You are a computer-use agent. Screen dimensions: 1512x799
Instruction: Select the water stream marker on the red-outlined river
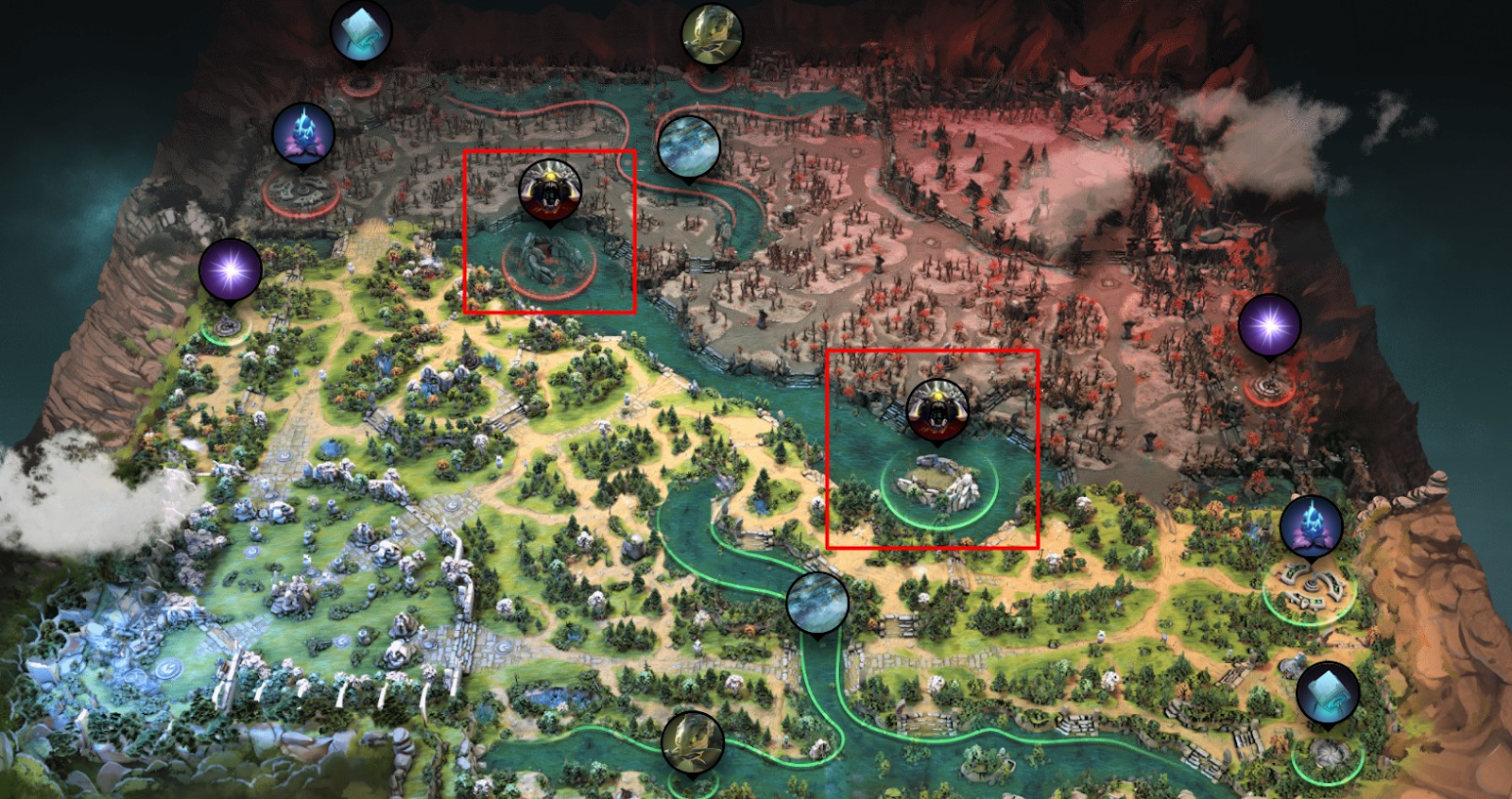tap(689, 147)
